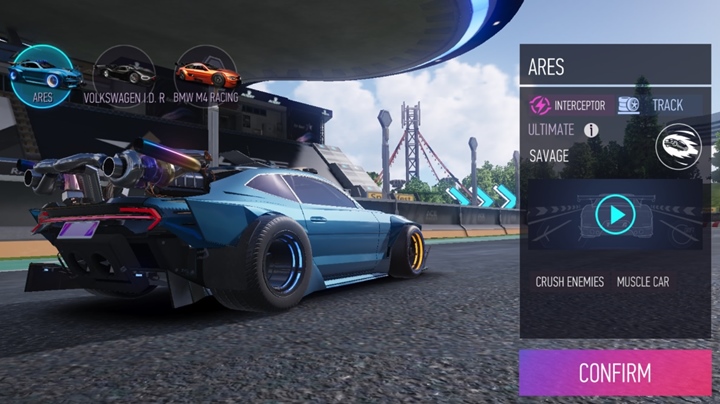Tap the Savage ultimate ability icon
This screenshot has width=720, height=404.
click(x=677, y=146)
